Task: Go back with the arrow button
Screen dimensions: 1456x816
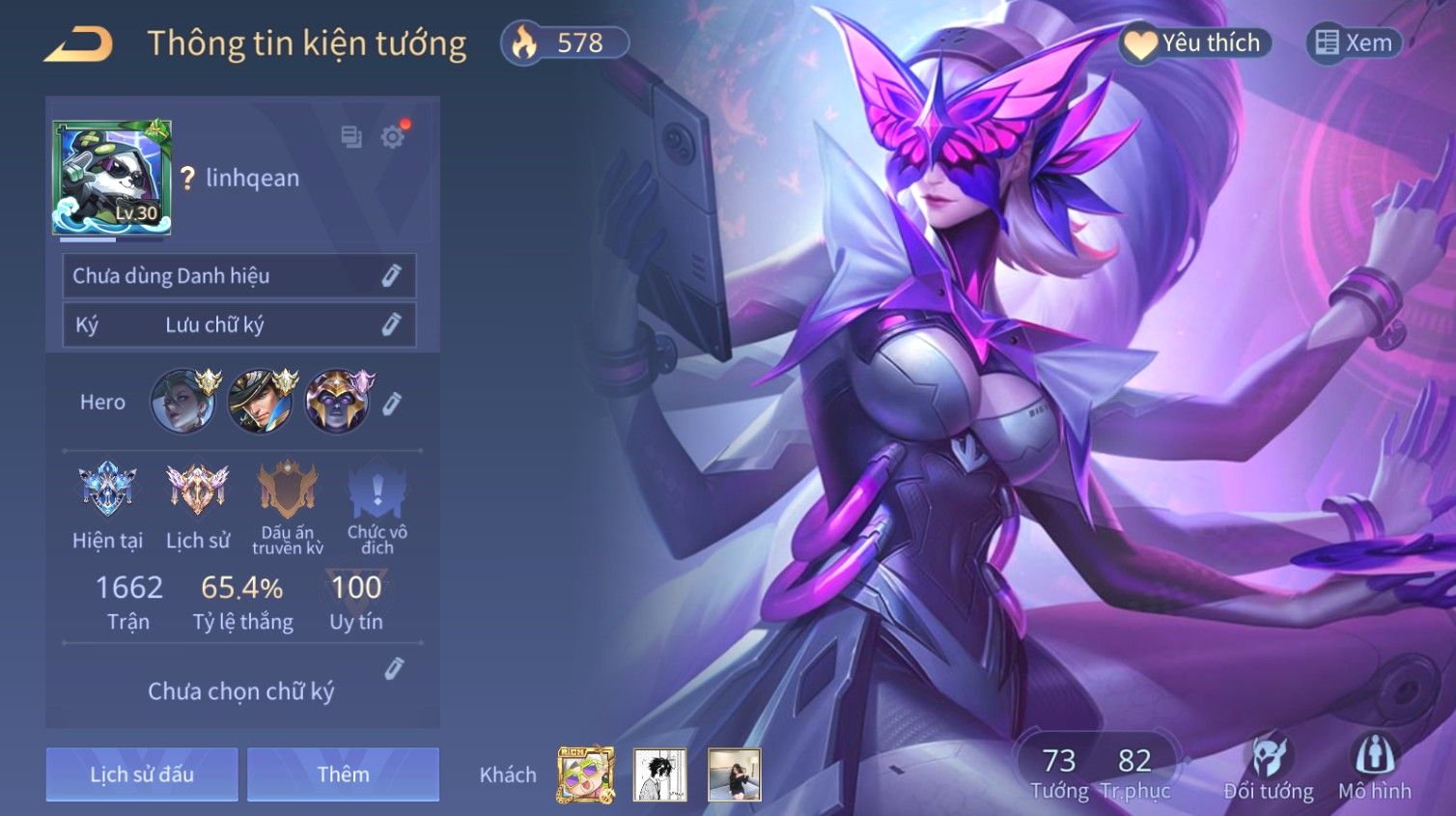Action: [78, 44]
